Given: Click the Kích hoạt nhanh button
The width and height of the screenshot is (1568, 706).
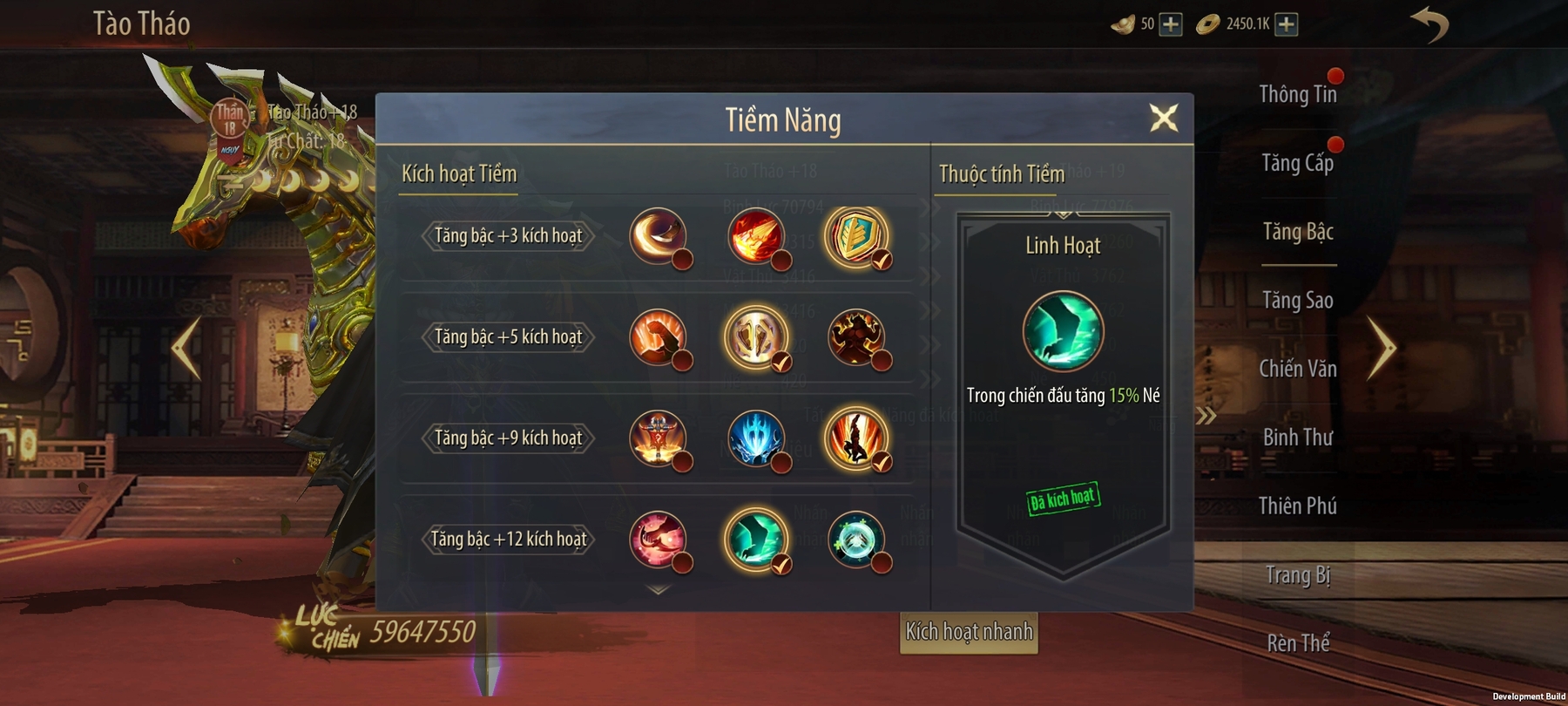Looking at the screenshot, I should [x=969, y=632].
